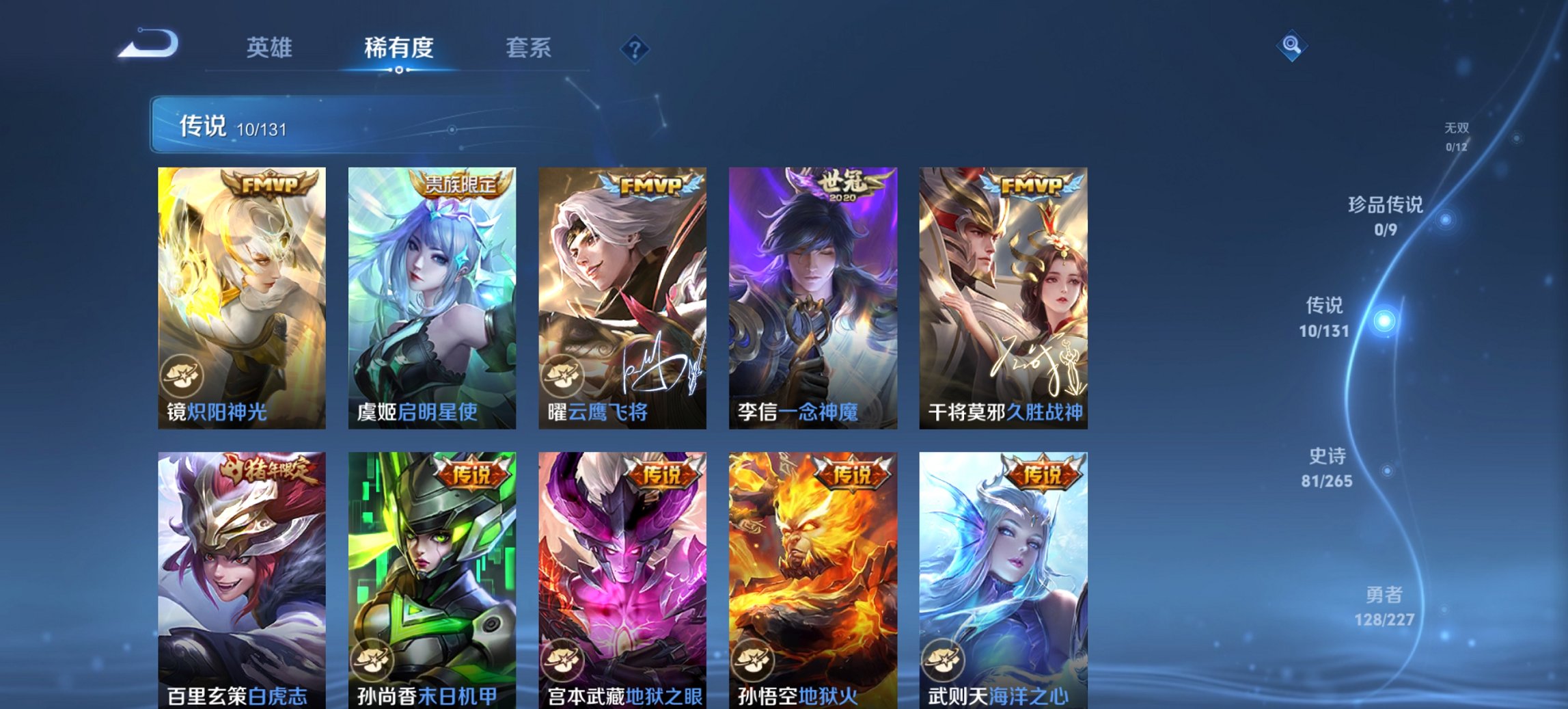Open the help question mark icon
This screenshot has height=709, width=1568.
634,49
